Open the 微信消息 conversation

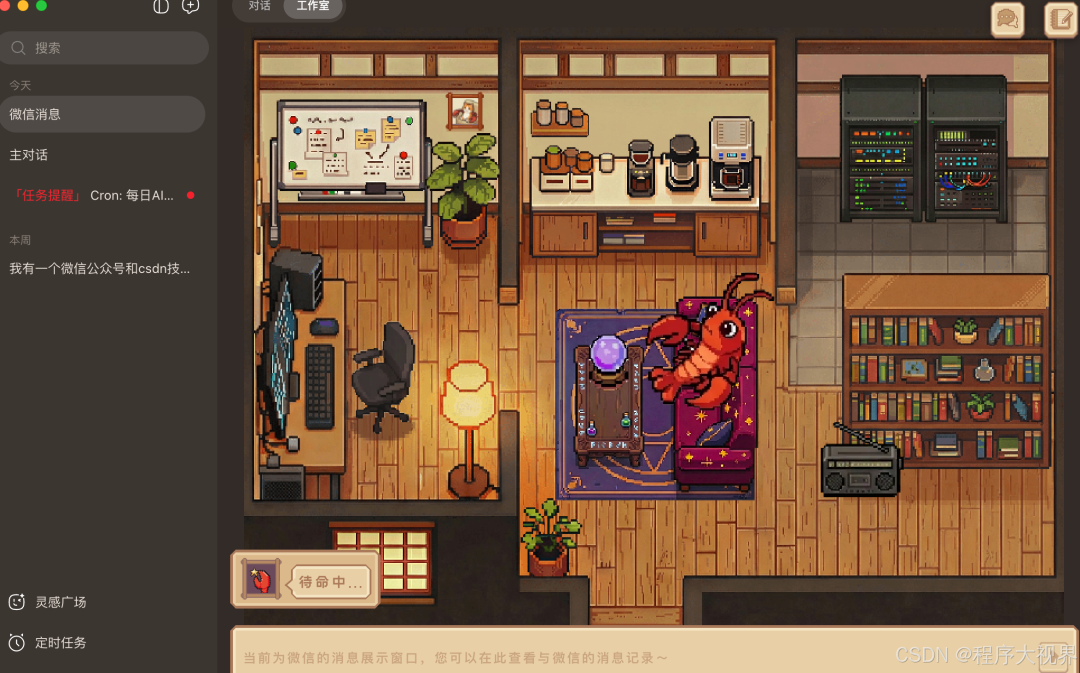[x=102, y=114]
